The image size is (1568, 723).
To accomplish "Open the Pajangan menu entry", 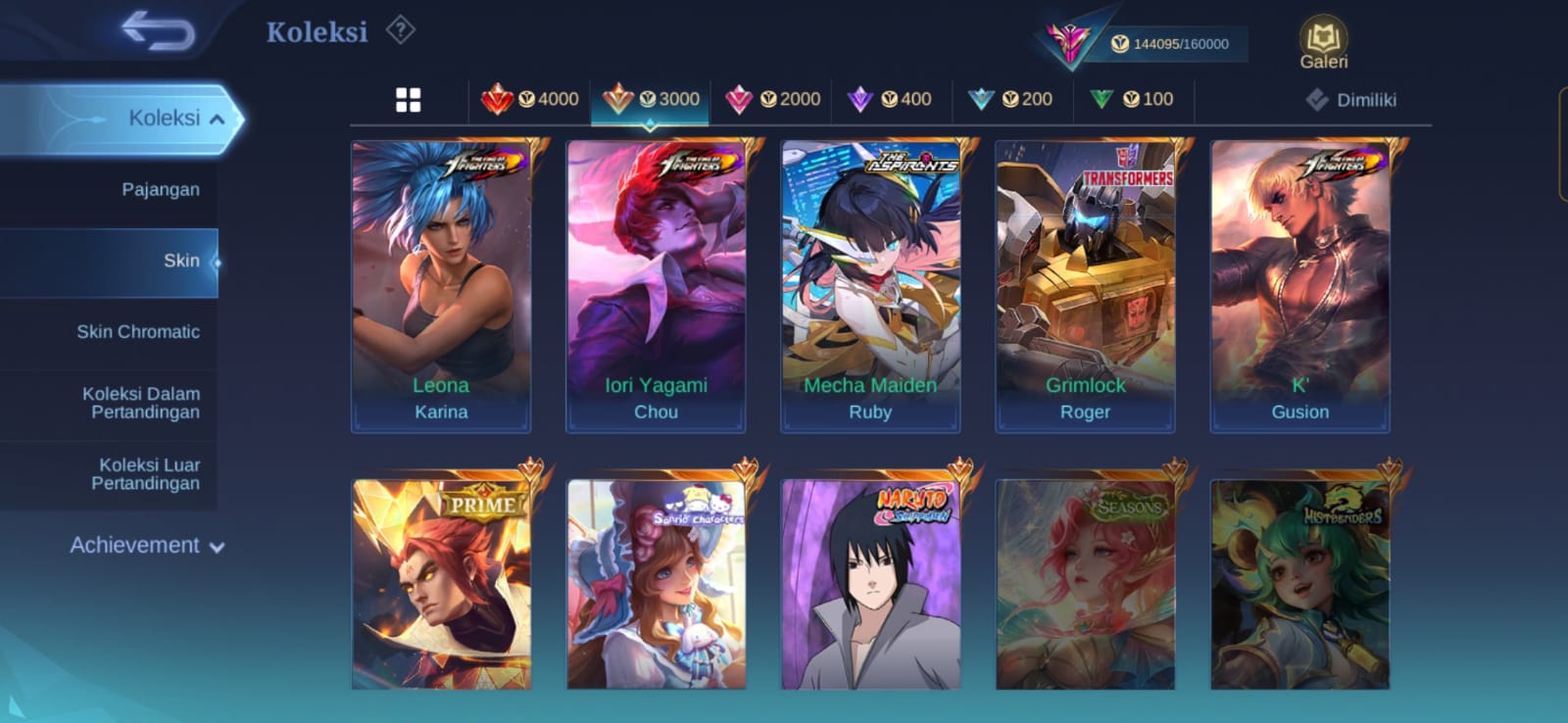I will (x=160, y=190).
